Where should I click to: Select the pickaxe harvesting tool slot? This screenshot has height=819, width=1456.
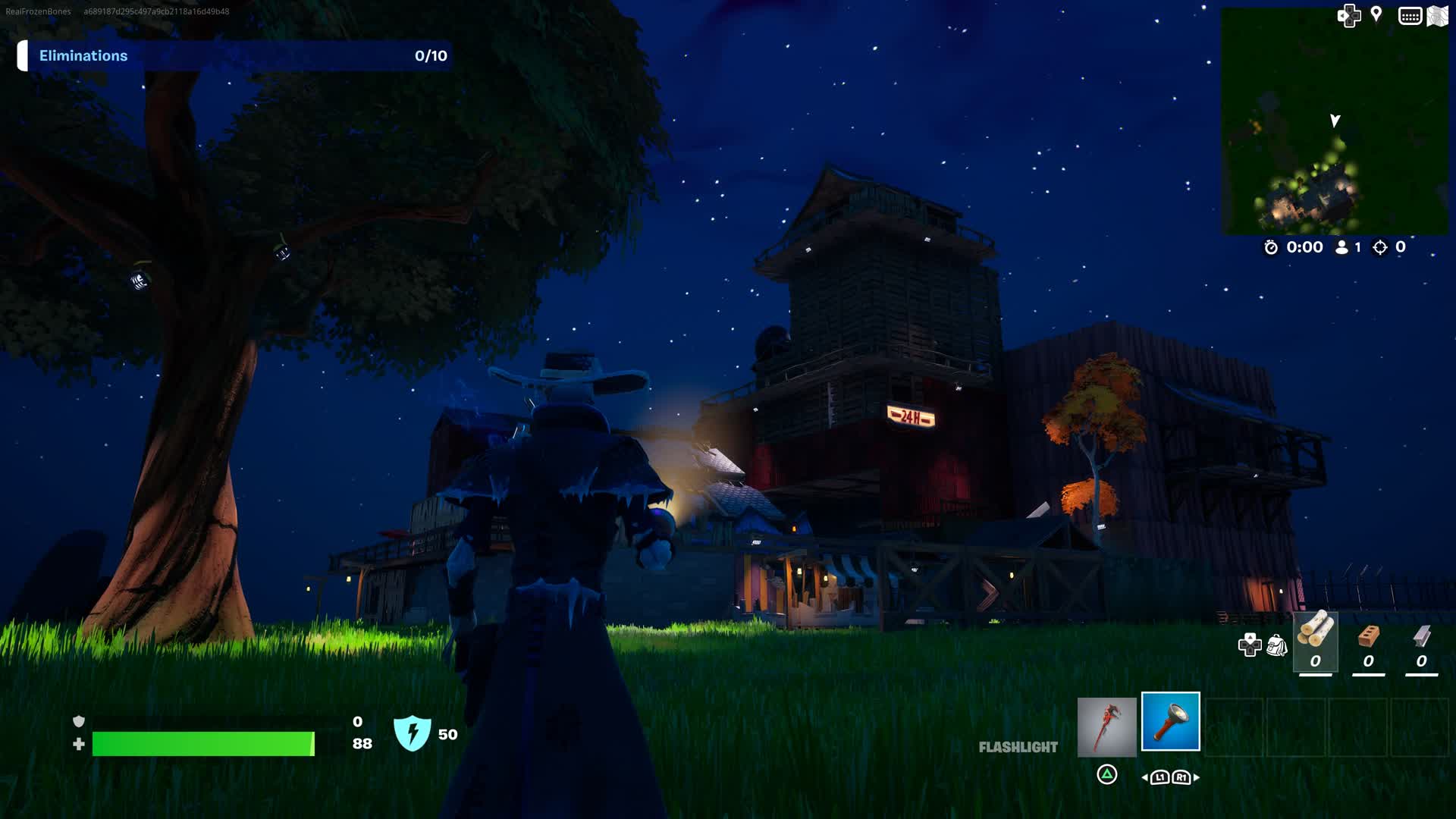click(1106, 726)
